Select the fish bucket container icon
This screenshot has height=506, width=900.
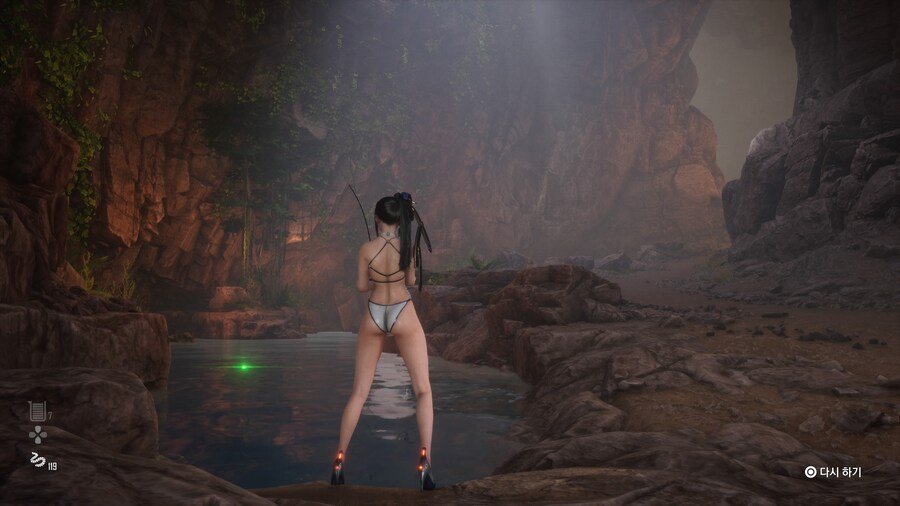point(36,410)
